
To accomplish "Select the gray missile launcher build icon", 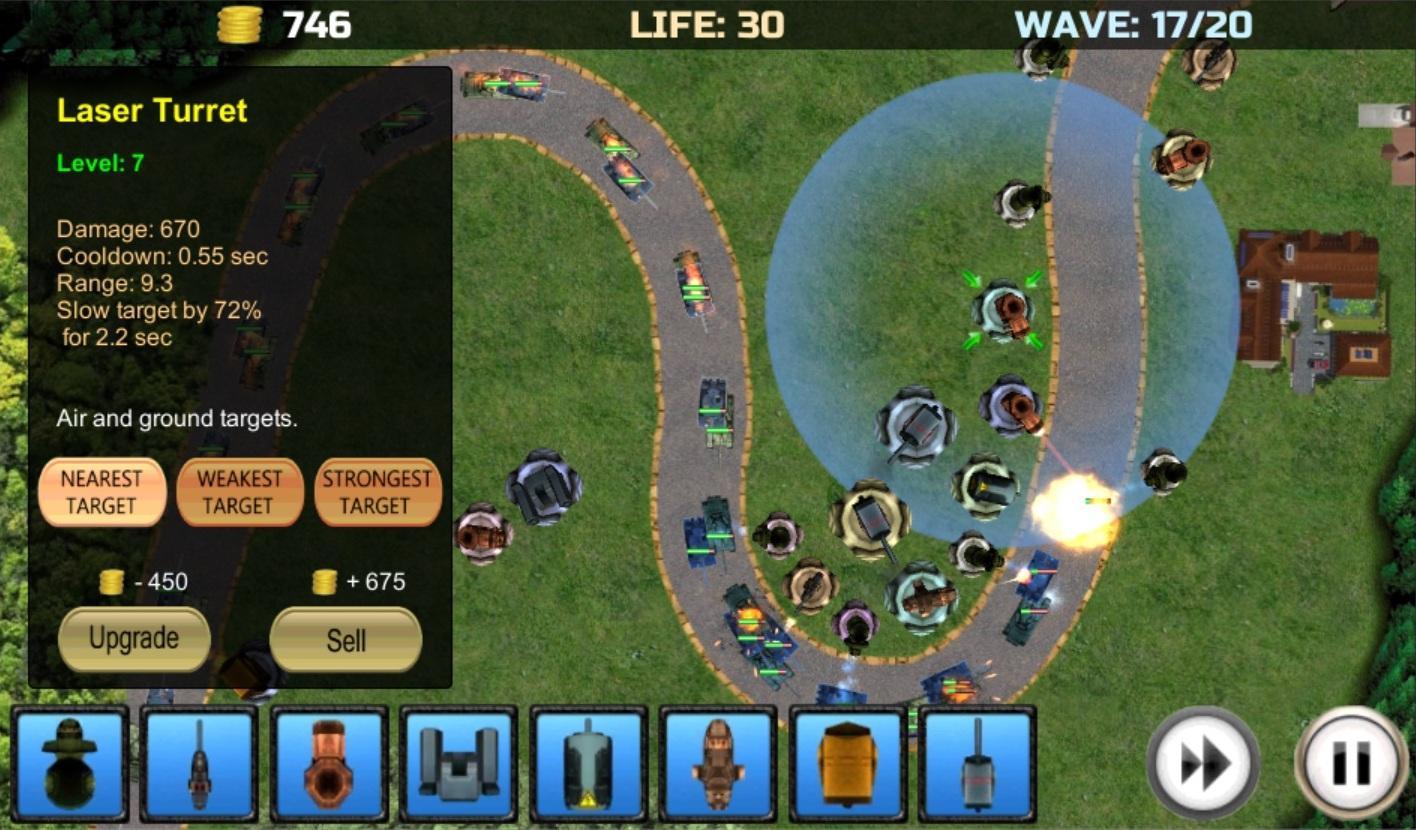I will click(x=458, y=763).
